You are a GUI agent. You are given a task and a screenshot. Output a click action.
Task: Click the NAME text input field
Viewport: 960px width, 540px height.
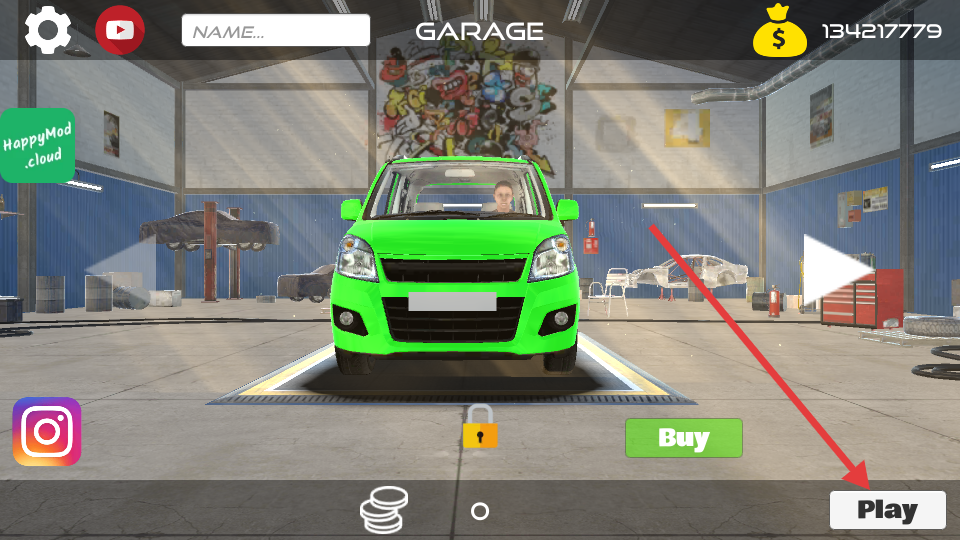click(276, 30)
